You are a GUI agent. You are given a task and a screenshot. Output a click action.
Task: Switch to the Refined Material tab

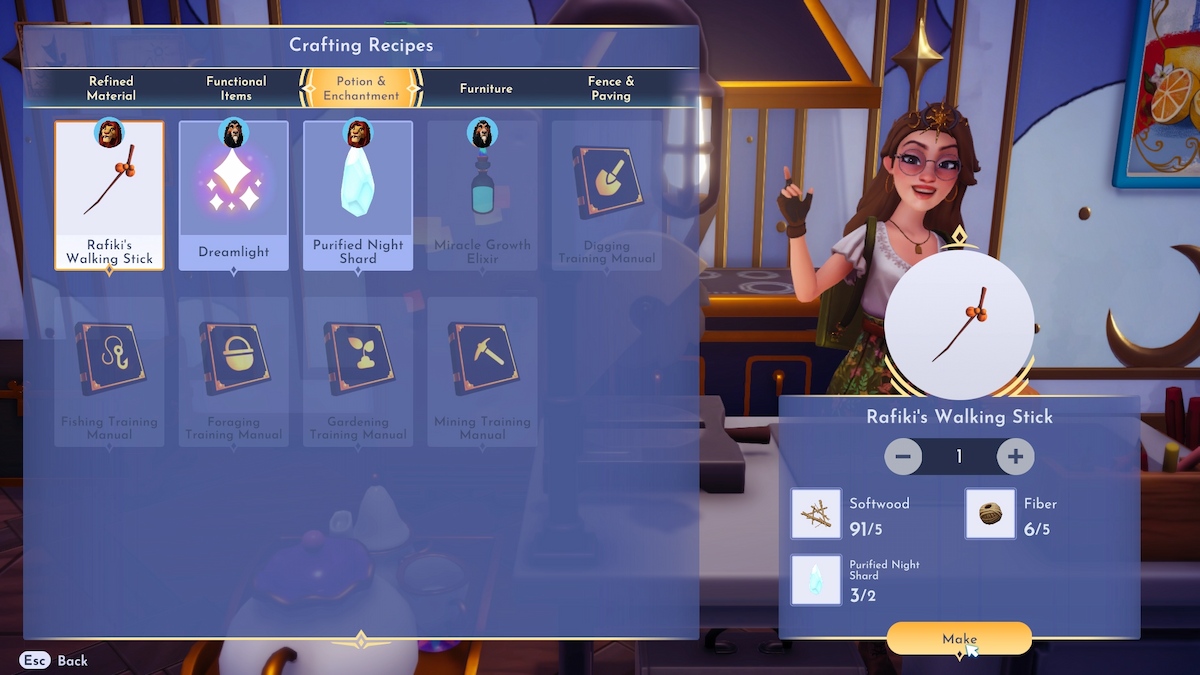point(111,88)
